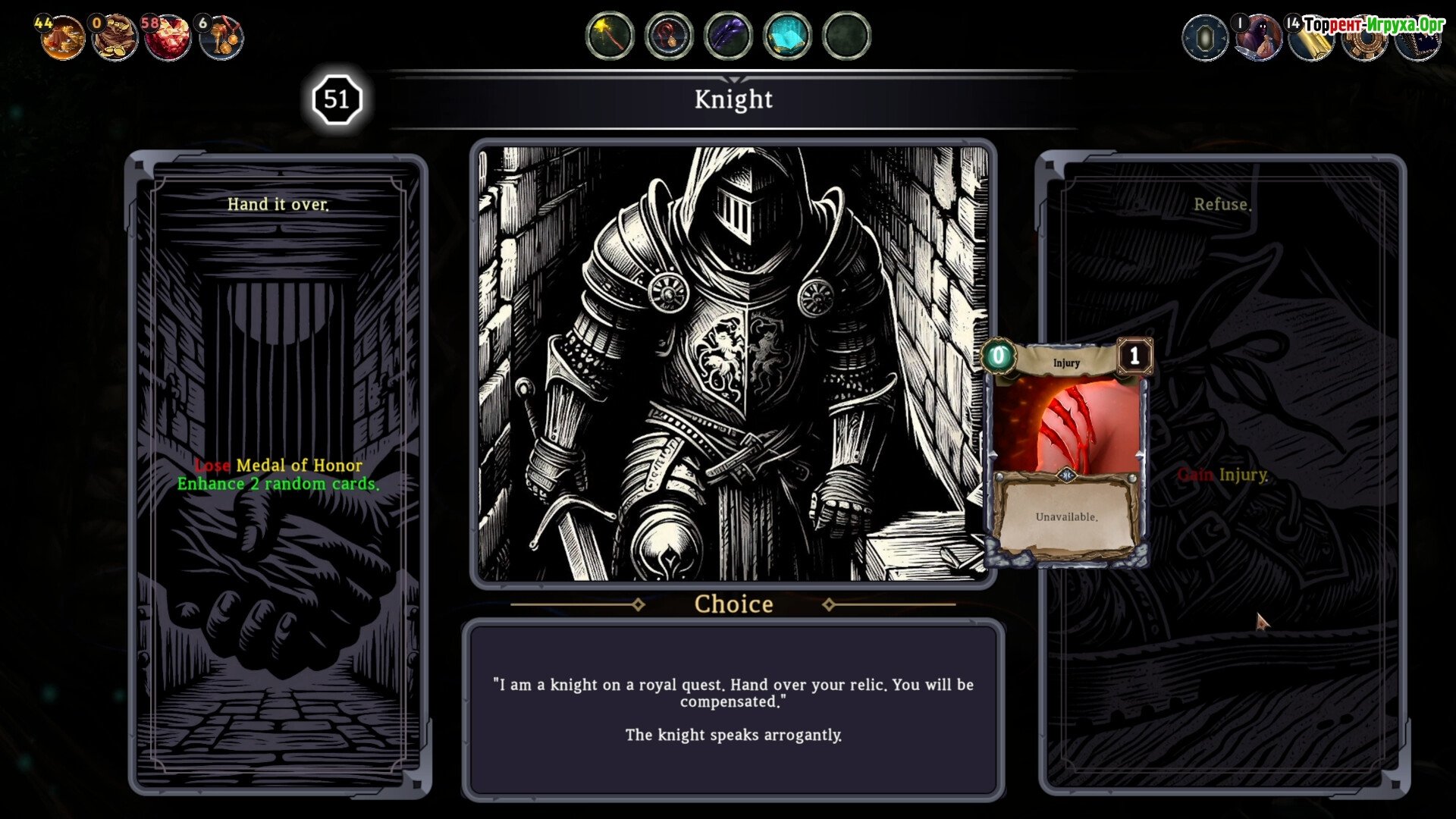The width and height of the screenshot is (1456, 819).
Task: Select the red ribbon medal relic
Action: coord(669,36)
